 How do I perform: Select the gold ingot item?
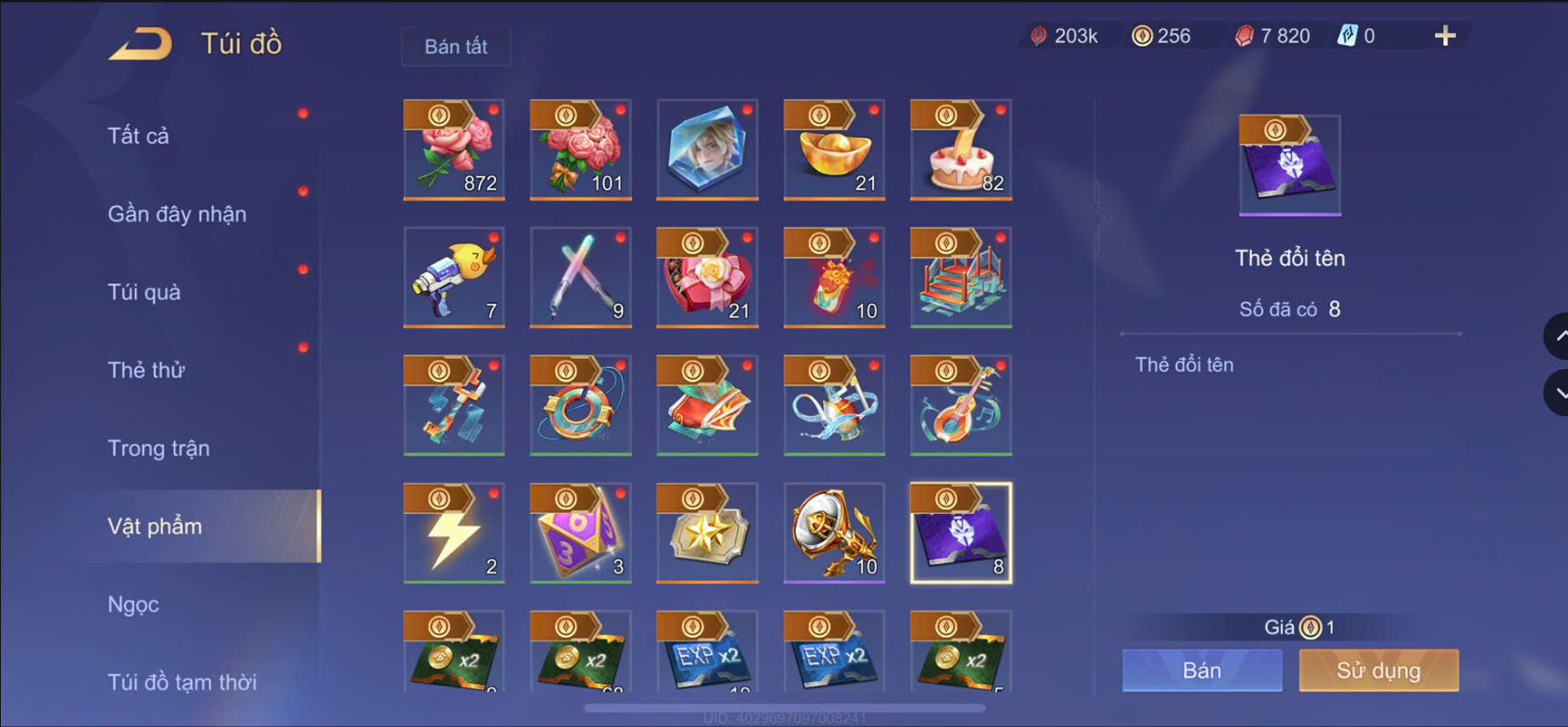pos(835,150)
